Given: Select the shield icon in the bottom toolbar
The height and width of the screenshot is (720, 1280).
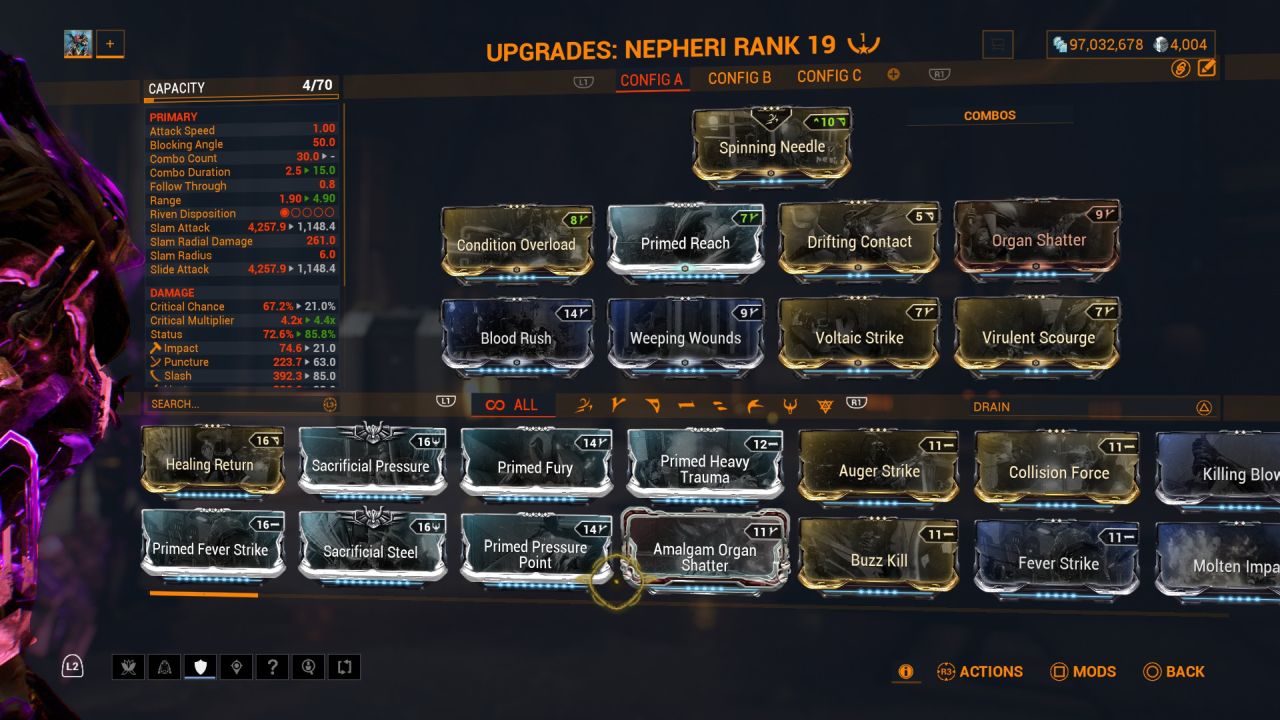Looking at the screenshot, I should [x=200, y=667].
